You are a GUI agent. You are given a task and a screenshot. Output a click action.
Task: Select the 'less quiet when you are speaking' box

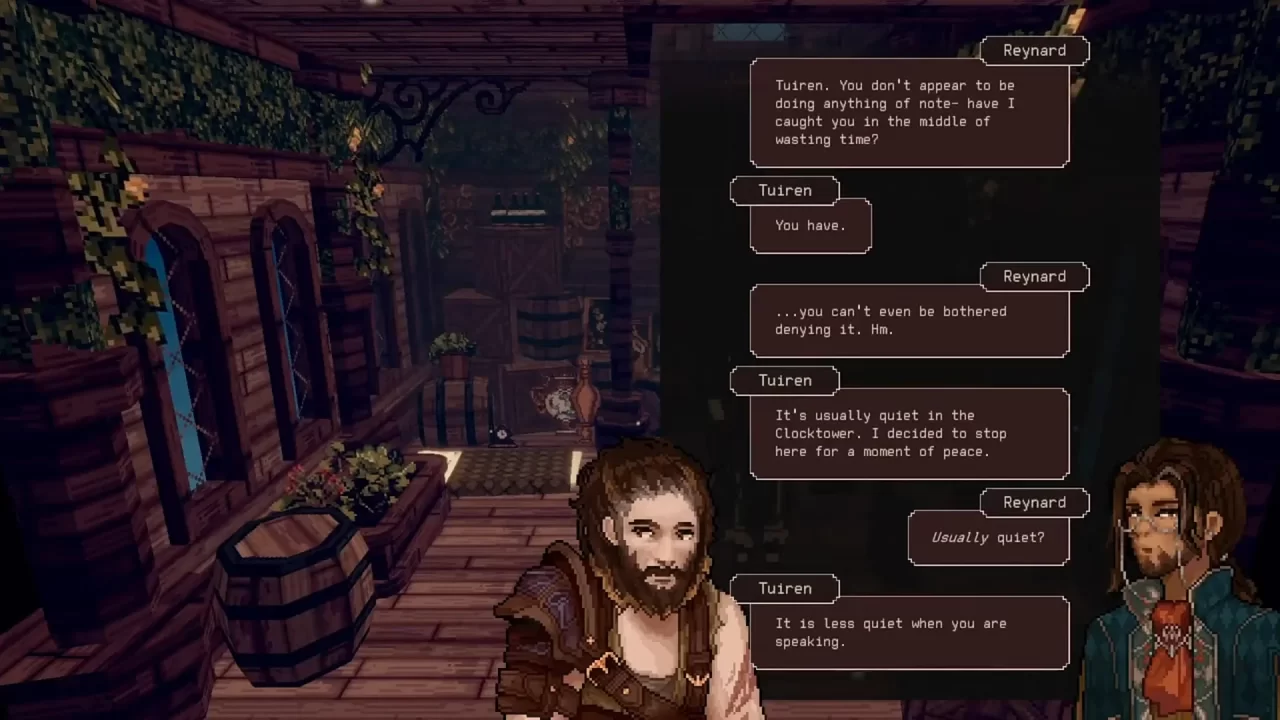(x=908, y=632)
